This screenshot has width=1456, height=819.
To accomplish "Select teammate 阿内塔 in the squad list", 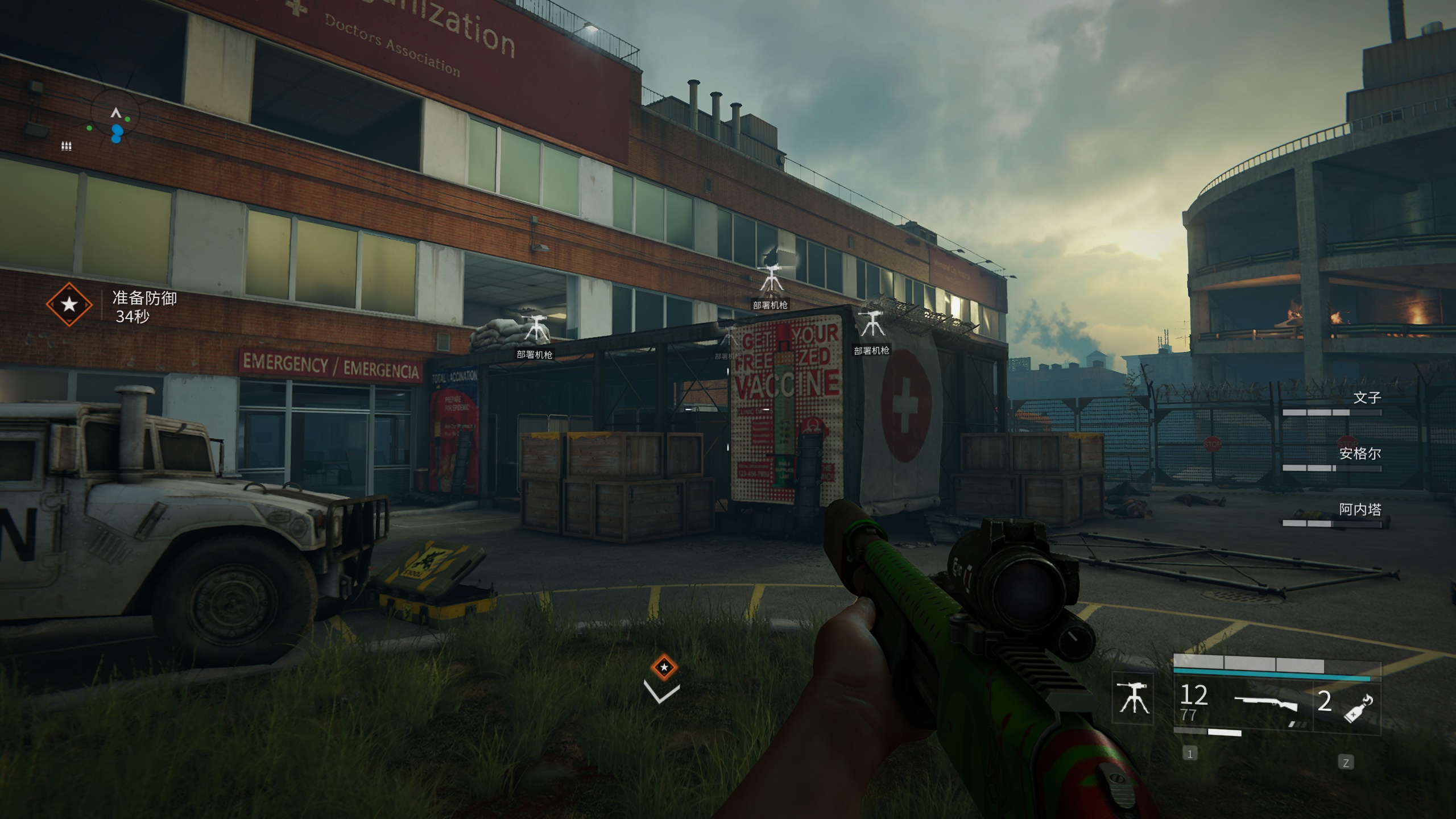I will point(1360,509).
